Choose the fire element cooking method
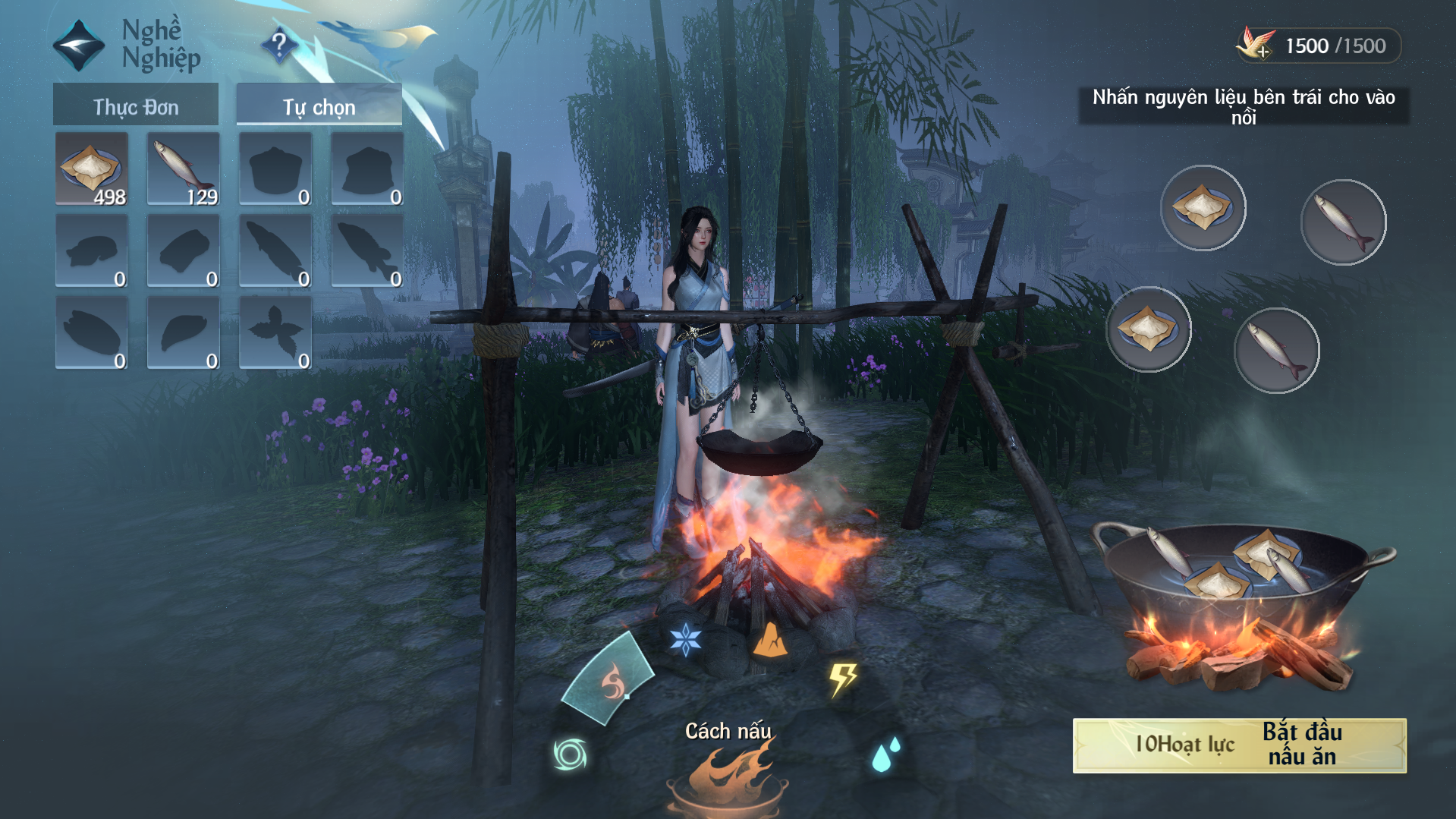1456x819 pixels. [x=612, y=681]
